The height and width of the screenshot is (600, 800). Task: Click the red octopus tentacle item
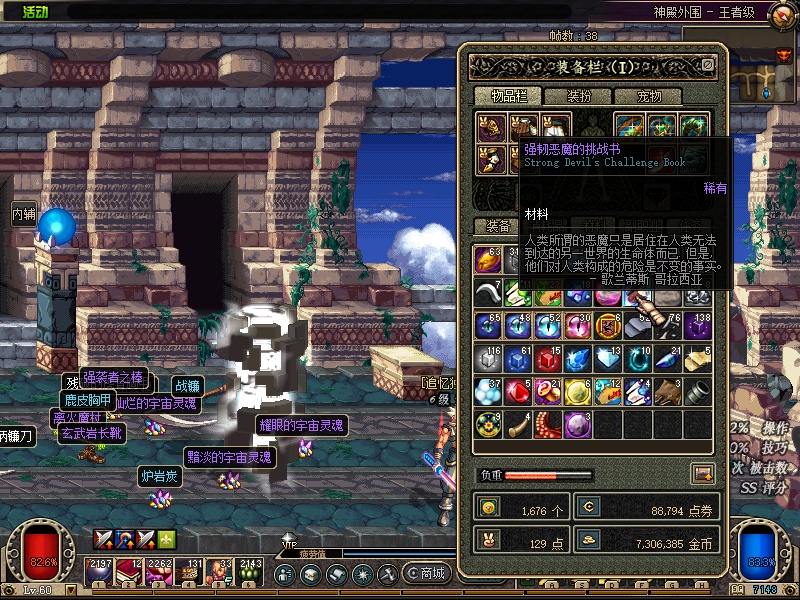pyautogui.click(x=549, y=425)
